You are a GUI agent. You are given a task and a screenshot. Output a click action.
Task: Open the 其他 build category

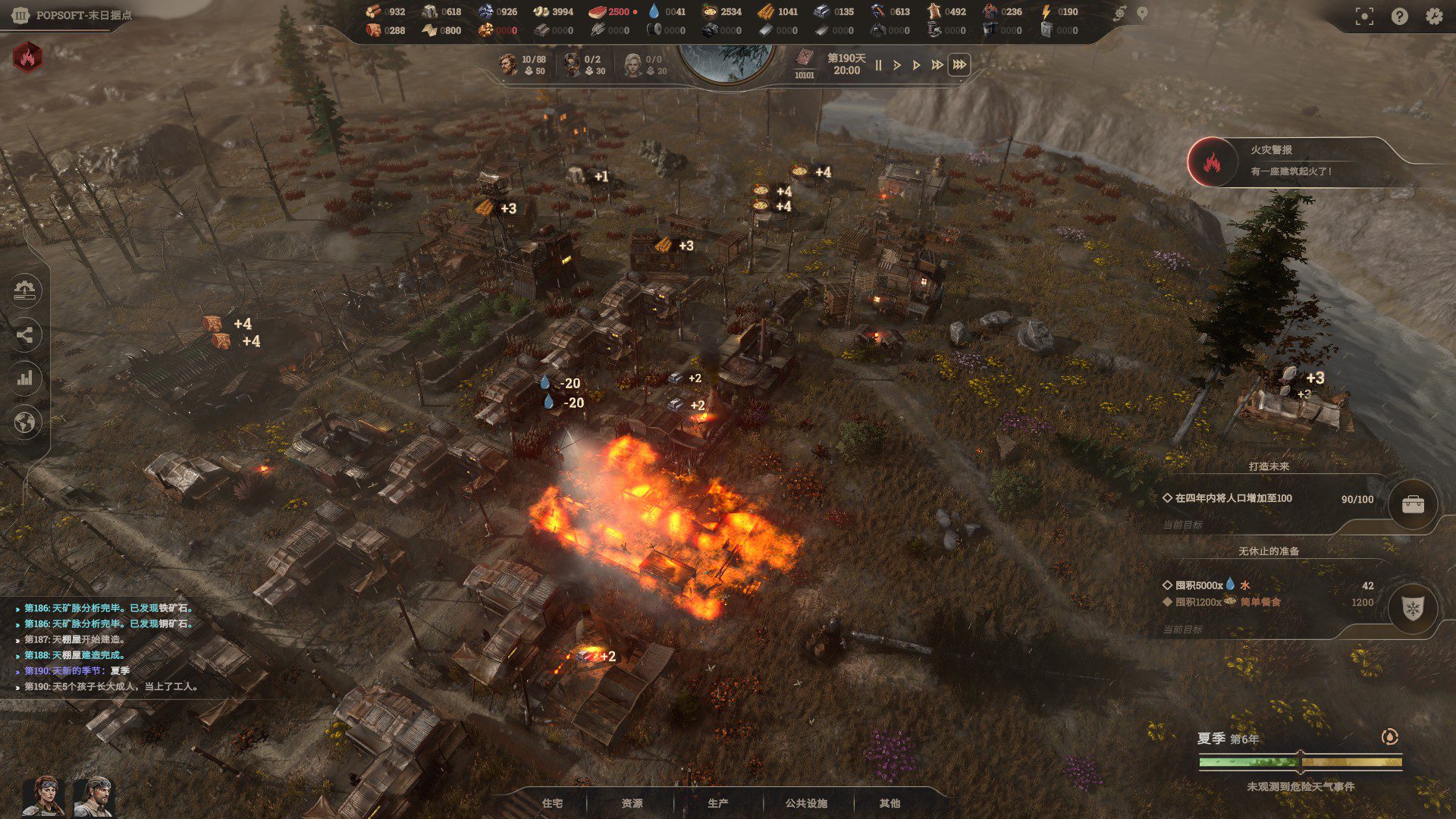[890, 803]
